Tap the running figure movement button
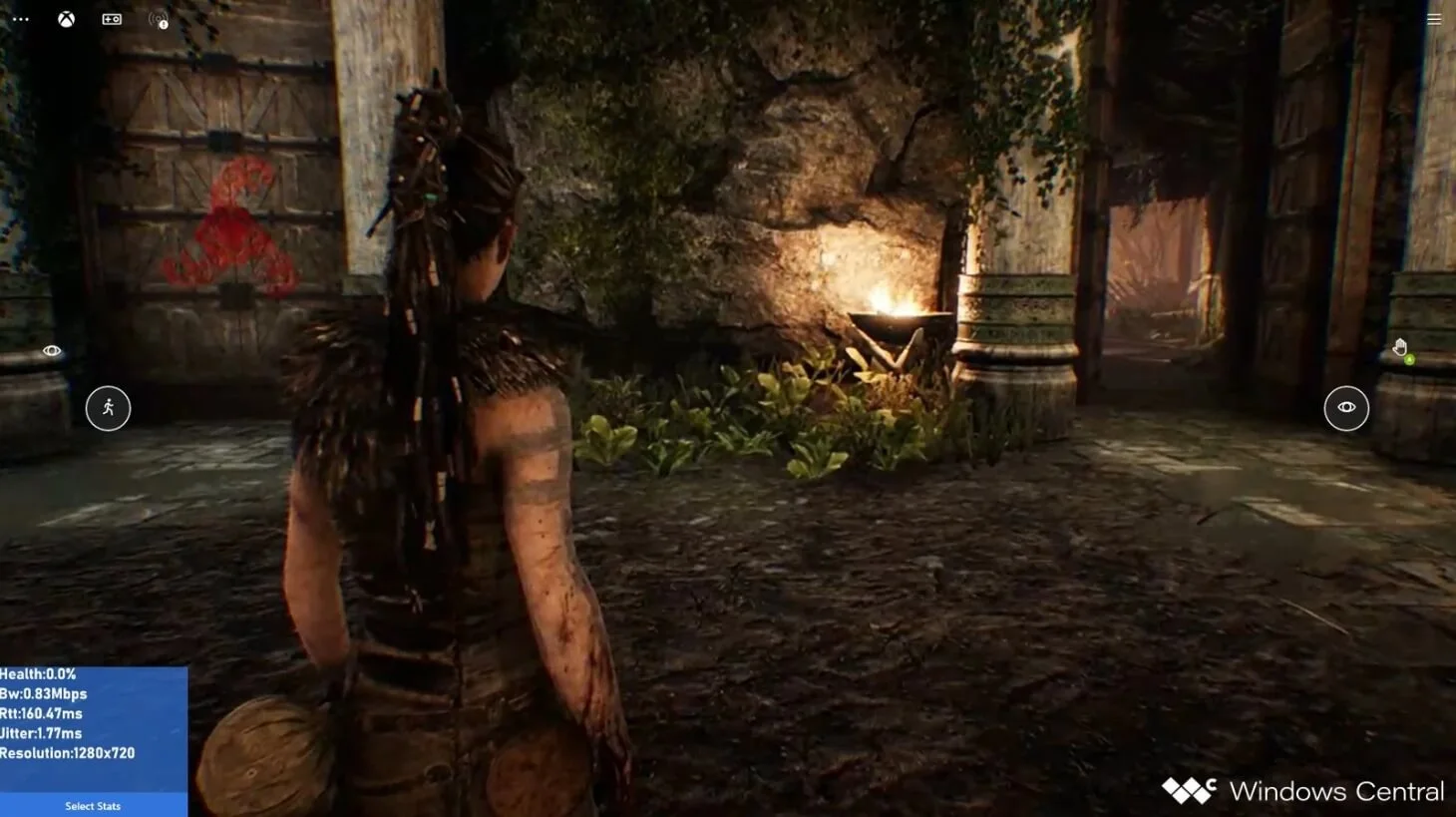This screenshot has width=1456, height=817. (109, 408)
